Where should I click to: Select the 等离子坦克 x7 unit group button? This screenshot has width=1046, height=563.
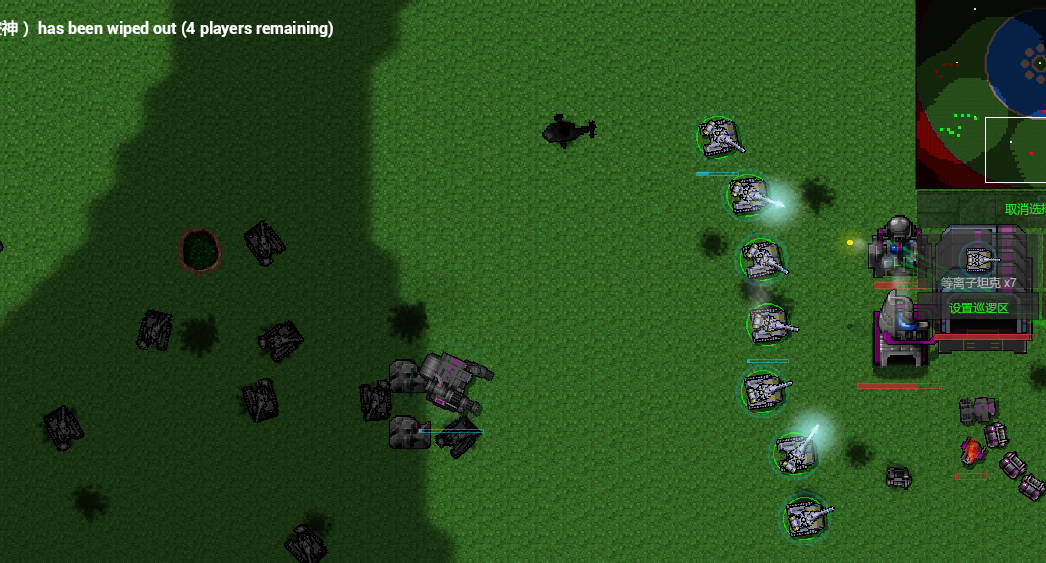pyautogui.click(x=978, y=264)
